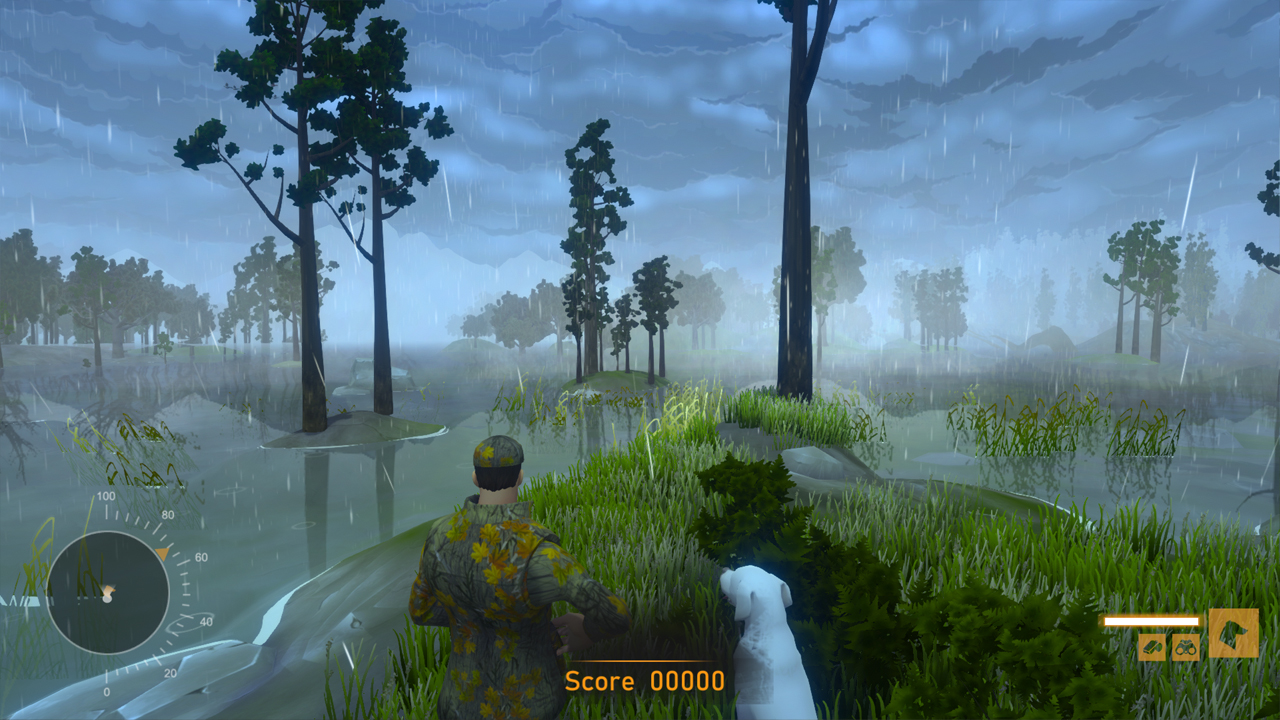Select the whistle command icon

(1152, 647)
